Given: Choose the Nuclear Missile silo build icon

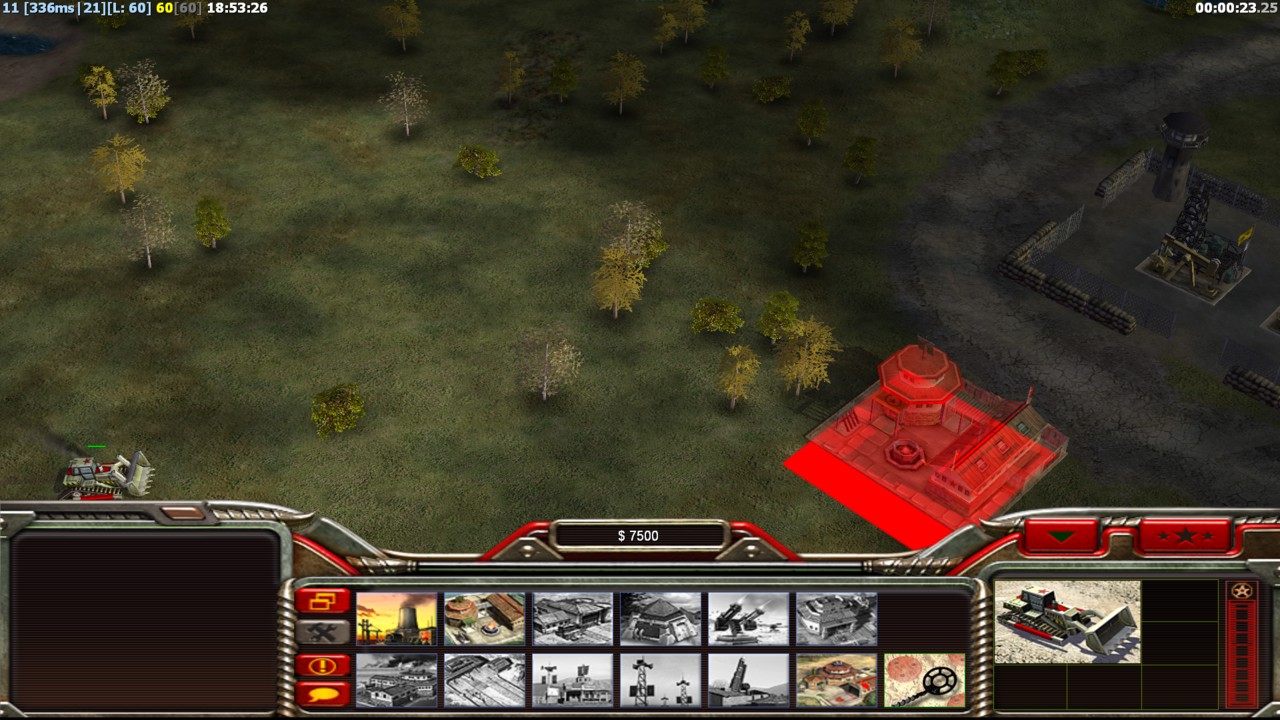Looking at the screenshot, I should click(x=749, y=680).
